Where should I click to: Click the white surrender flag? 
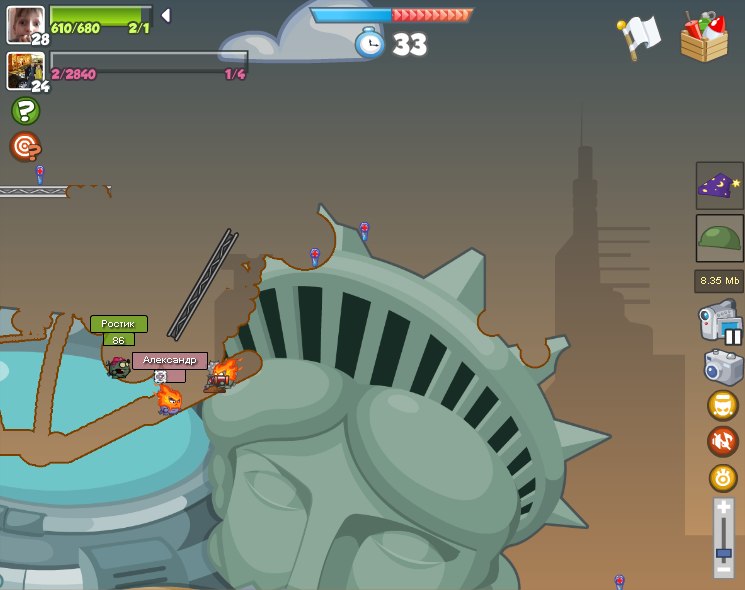[639, 38]
